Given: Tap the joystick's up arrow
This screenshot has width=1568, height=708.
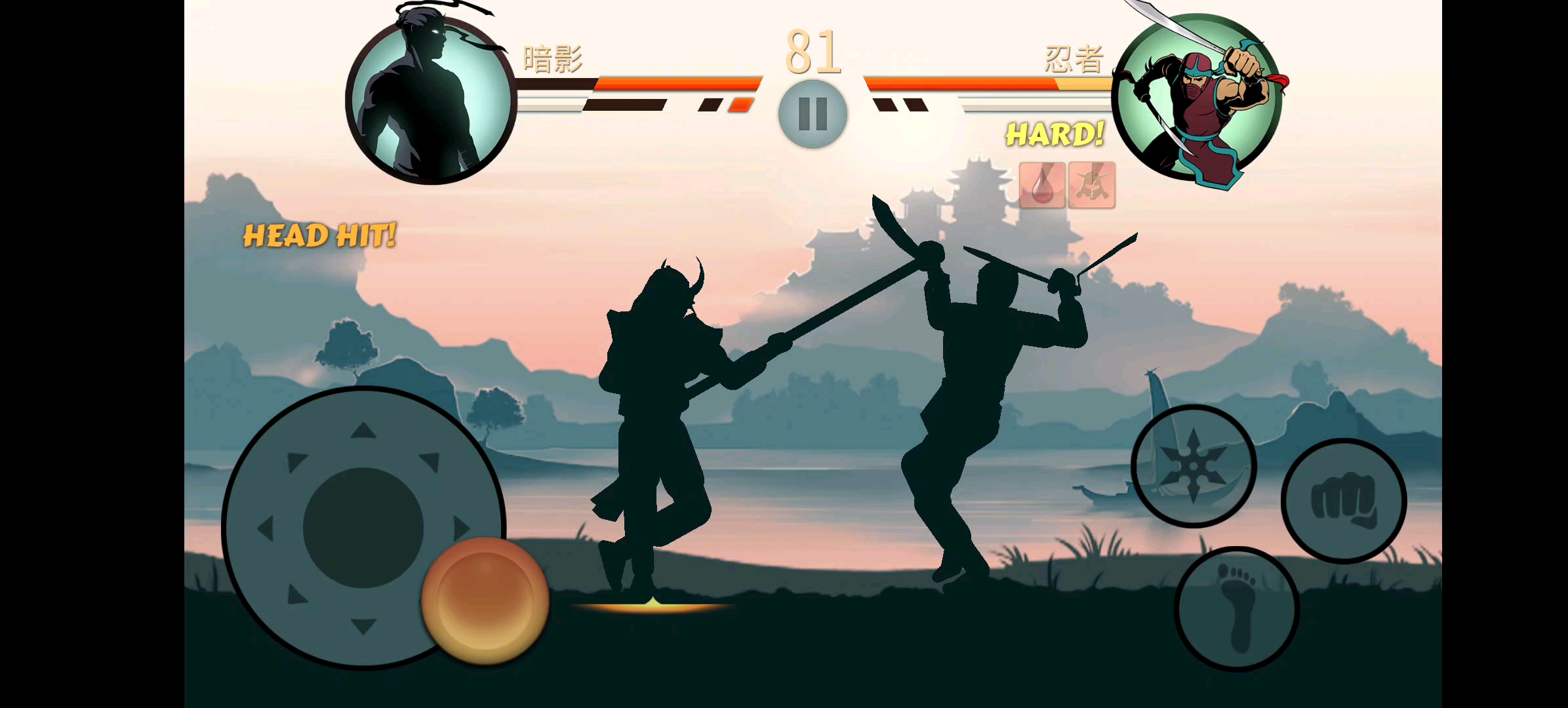Looking at the screenshot, I should point(363,431).
